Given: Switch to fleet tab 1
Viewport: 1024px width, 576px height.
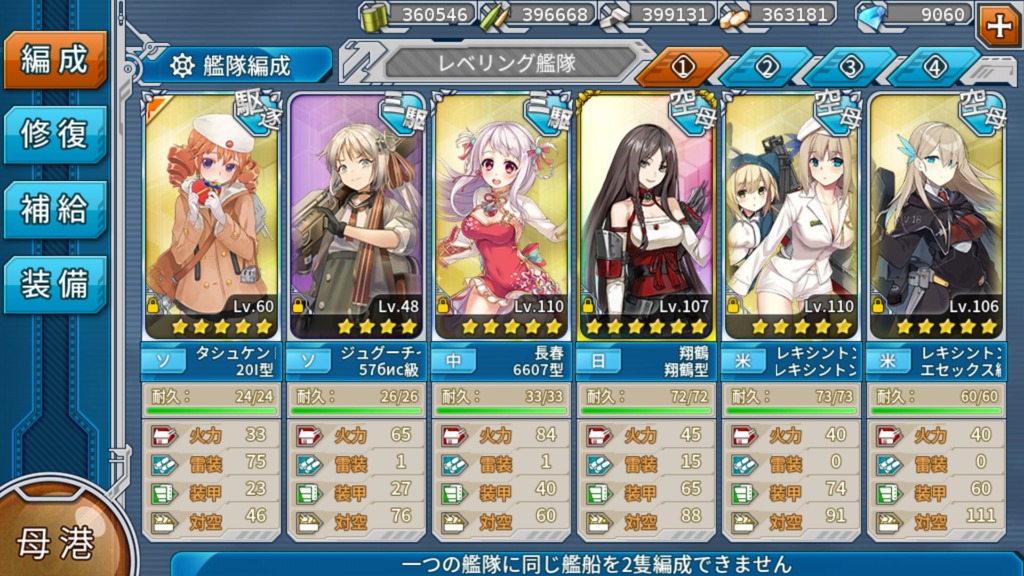Looking at the screenshot, I should (682, 67).
